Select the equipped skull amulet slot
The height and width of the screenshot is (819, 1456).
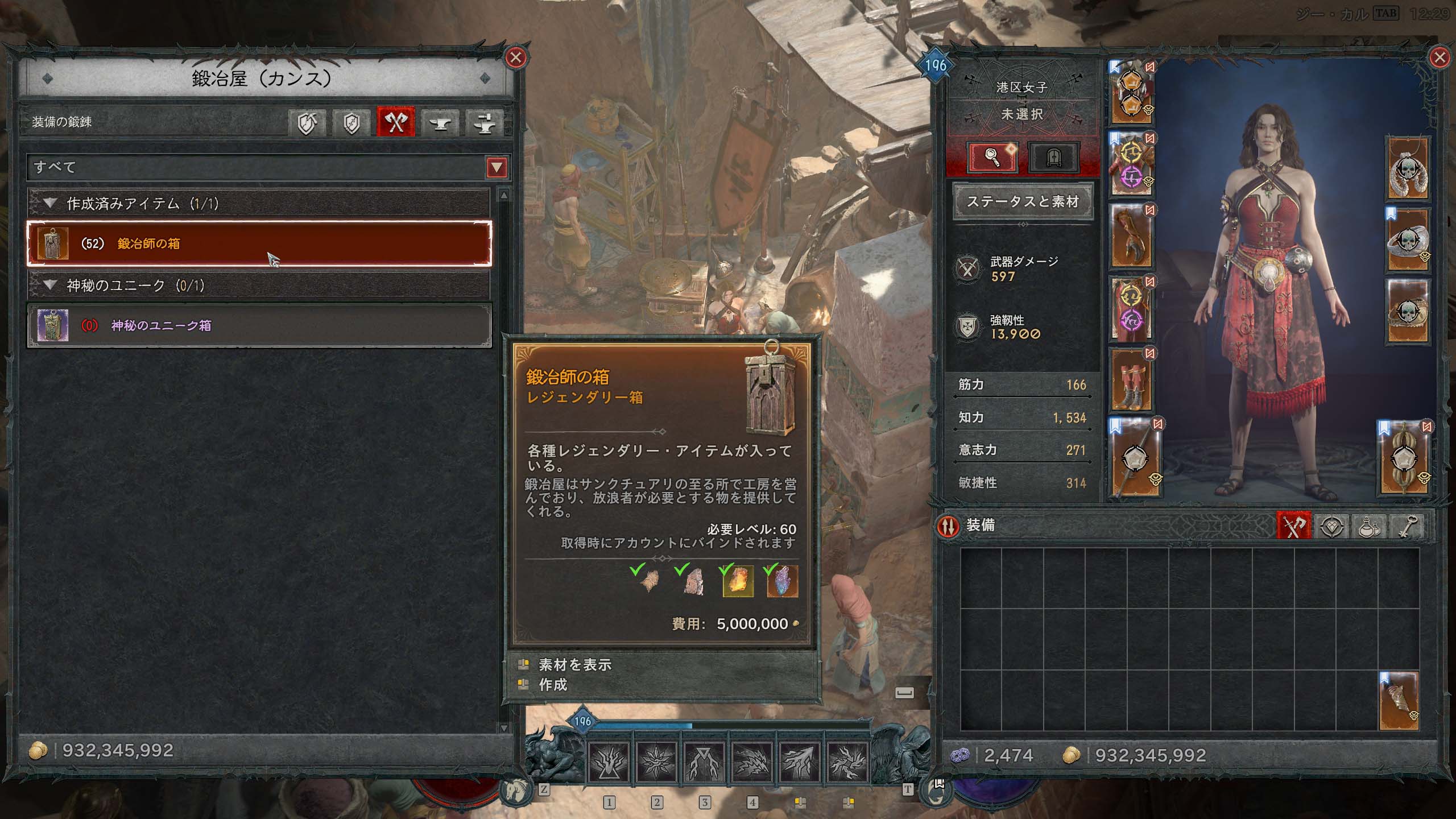point(1408,169)
